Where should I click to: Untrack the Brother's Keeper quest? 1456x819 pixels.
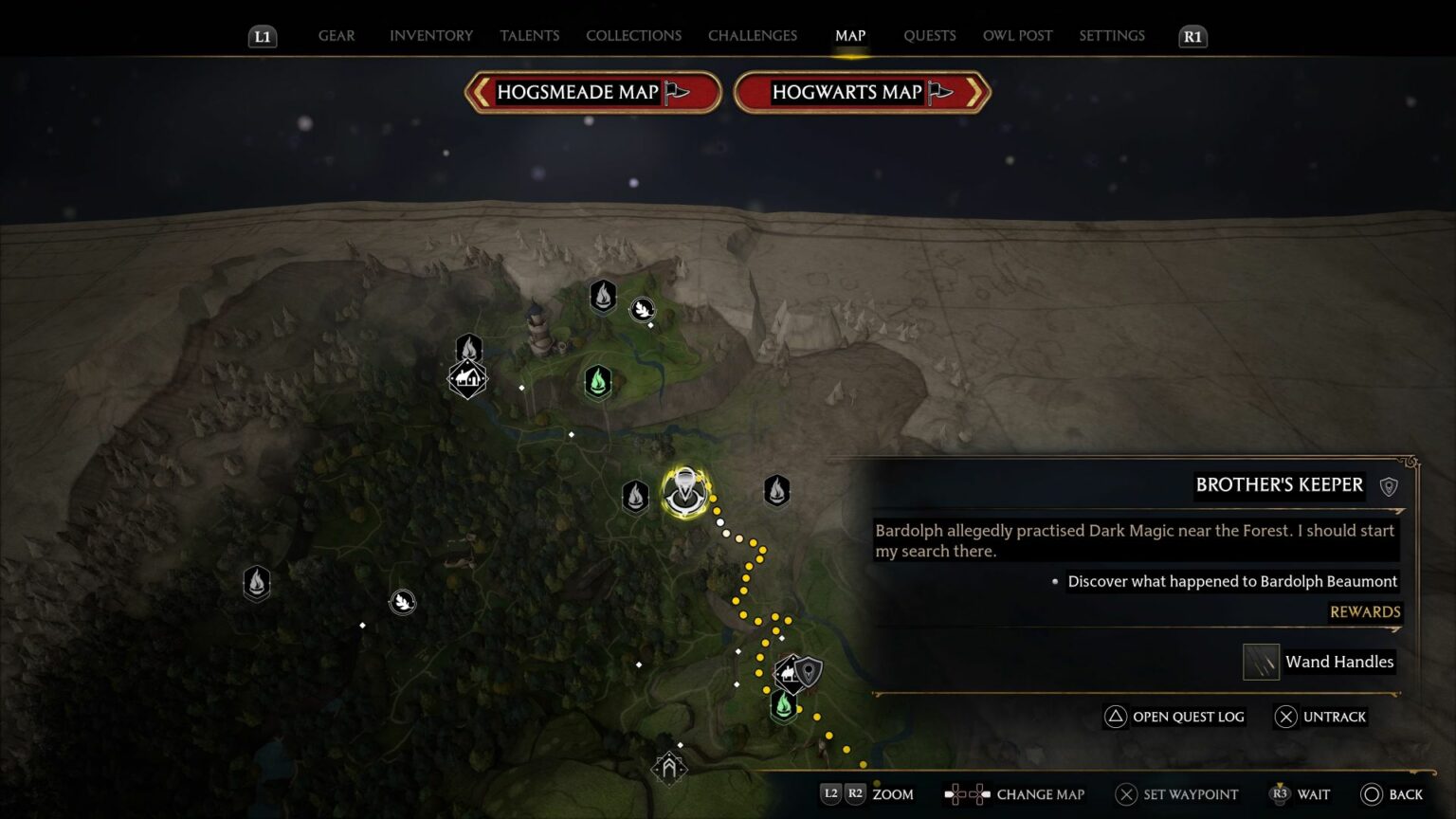click(1321, 717)
